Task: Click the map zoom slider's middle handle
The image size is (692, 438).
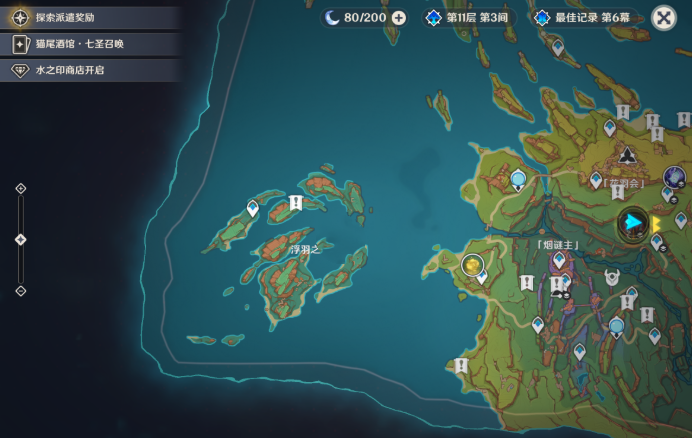Action: click(21, 239)
